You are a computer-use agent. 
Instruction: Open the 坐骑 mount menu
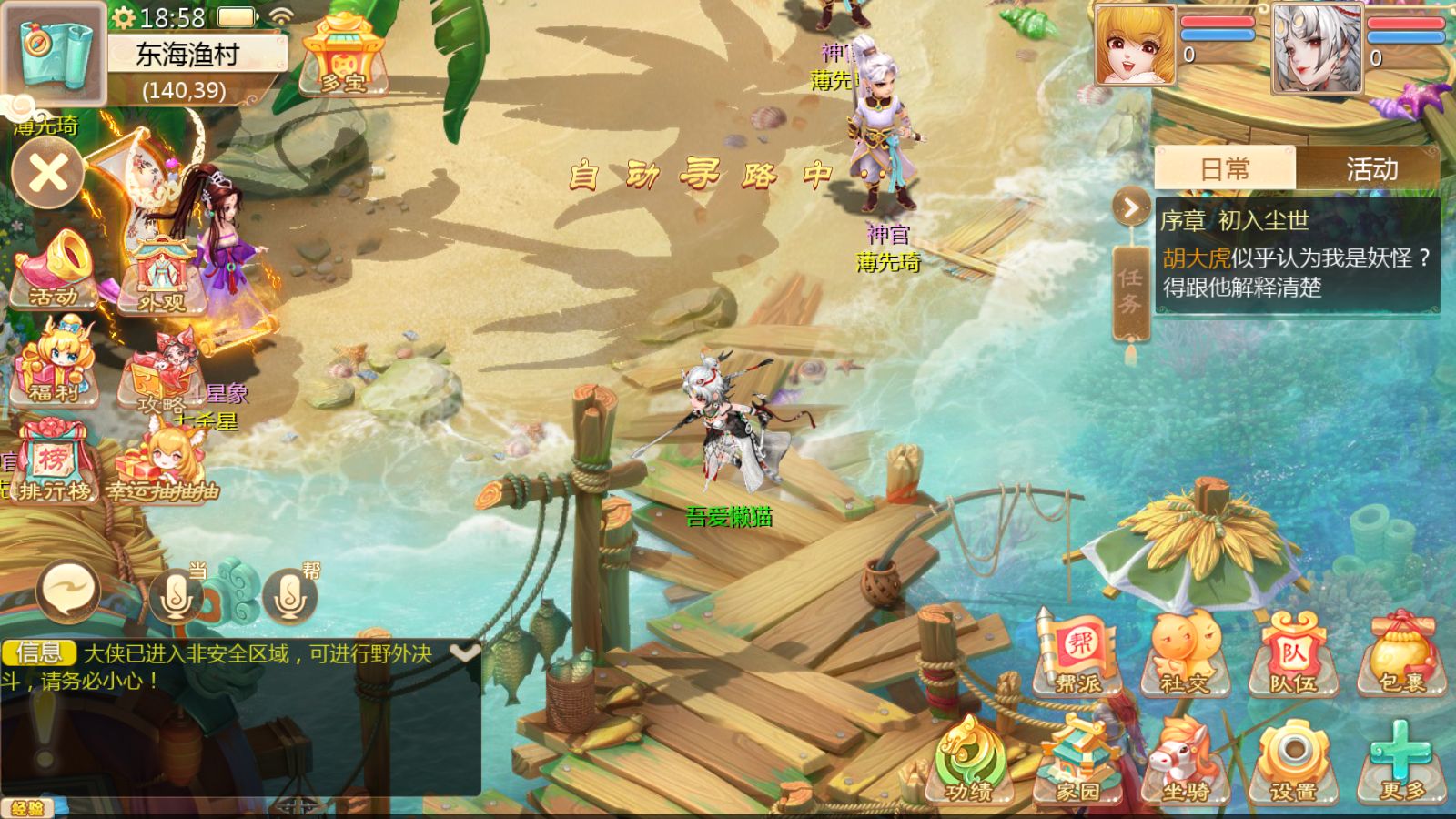(x=1185, y=763)
